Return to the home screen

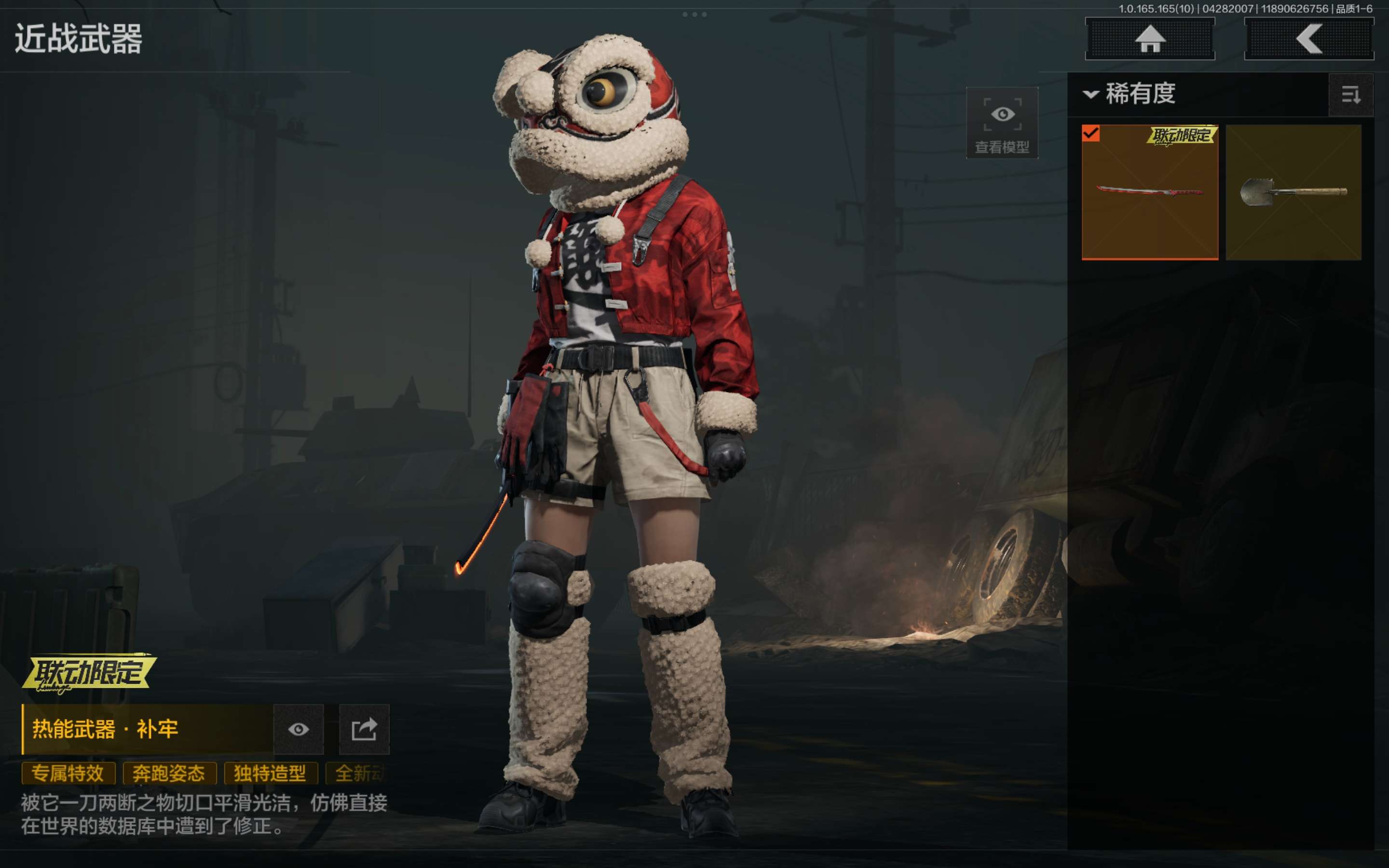coord(1149,39)
